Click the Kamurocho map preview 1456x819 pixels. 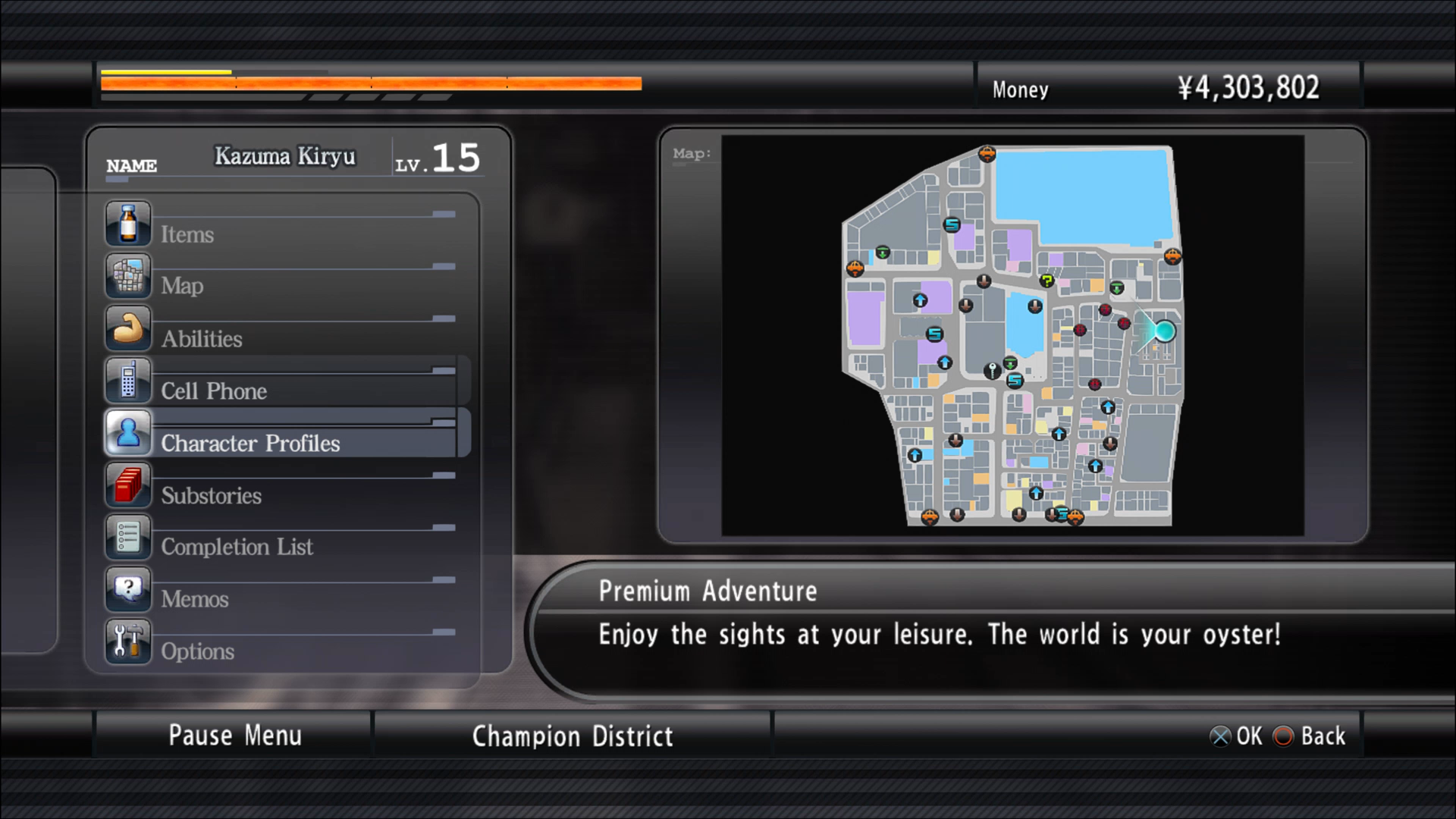tap(1012, 336)
